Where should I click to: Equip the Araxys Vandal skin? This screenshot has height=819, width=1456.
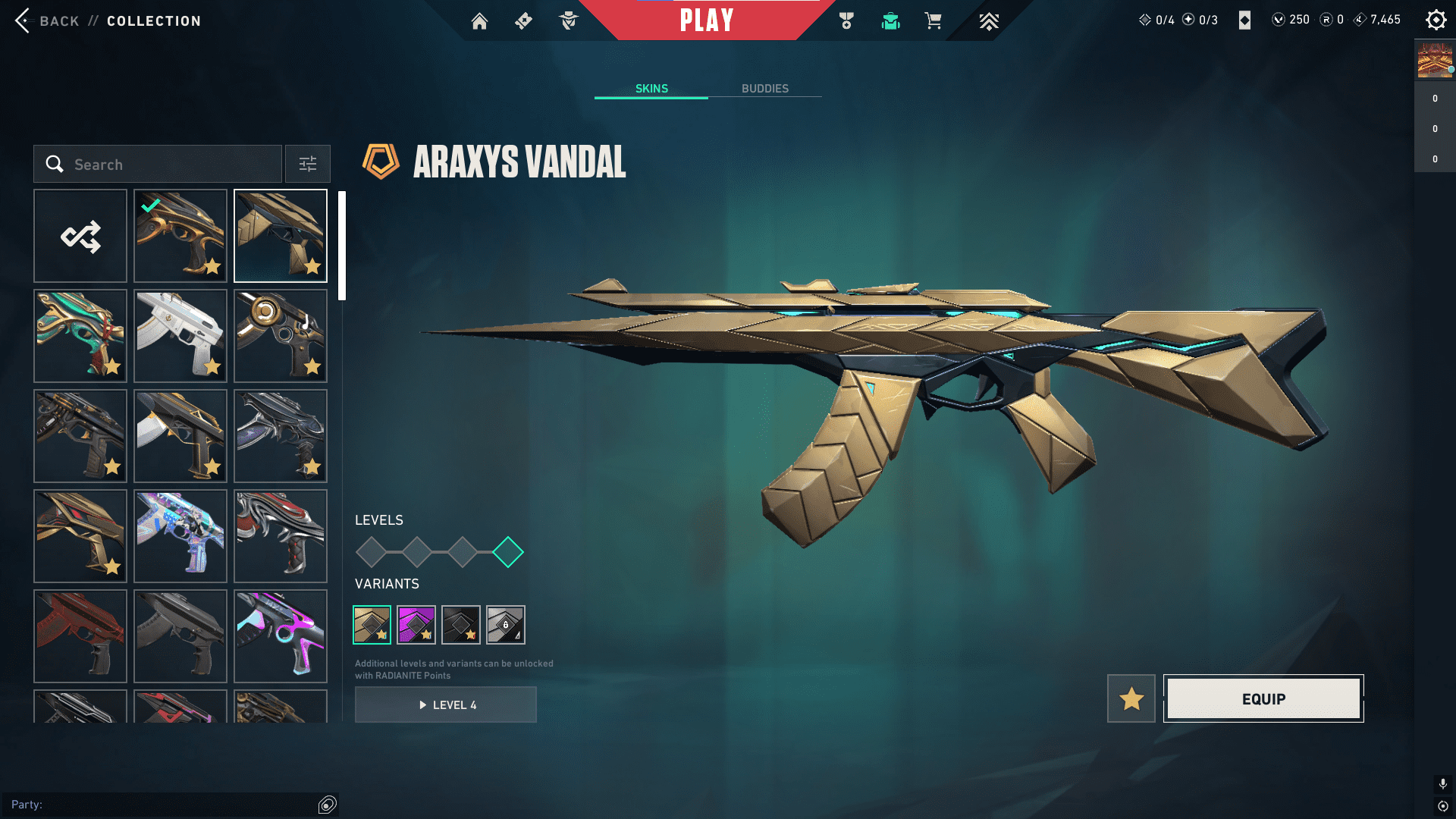coord(1263,698)
